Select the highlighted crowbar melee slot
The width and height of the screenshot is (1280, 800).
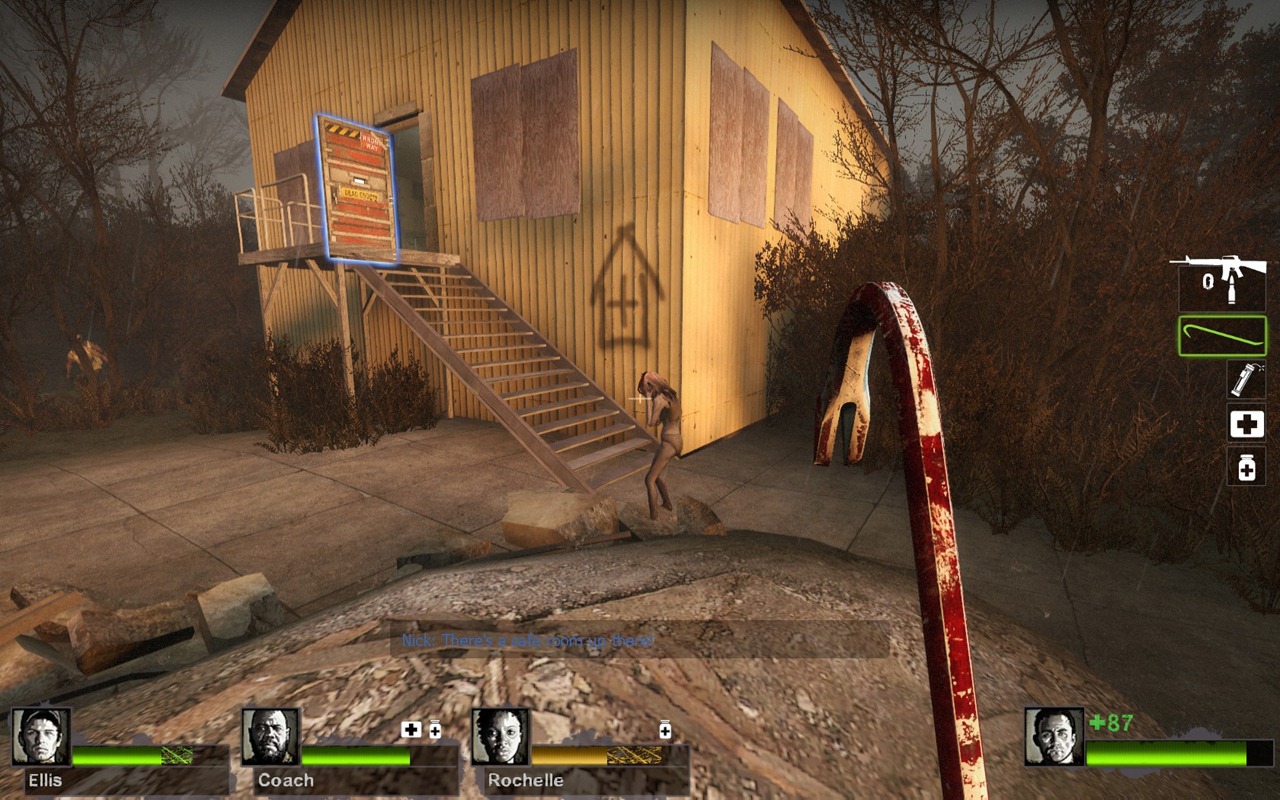1222,336
